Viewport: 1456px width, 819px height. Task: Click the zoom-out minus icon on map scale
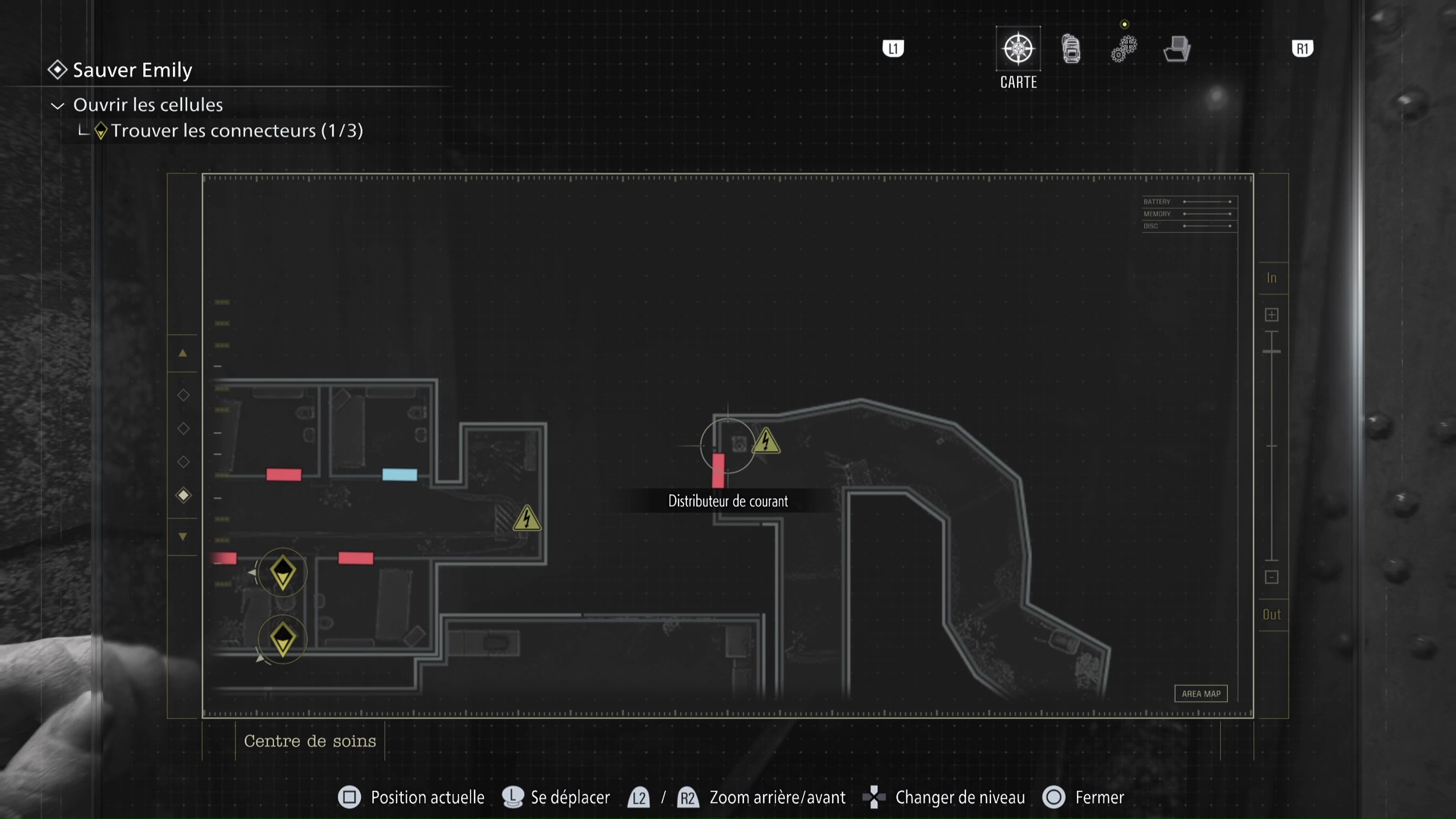tap(1272, 577)
